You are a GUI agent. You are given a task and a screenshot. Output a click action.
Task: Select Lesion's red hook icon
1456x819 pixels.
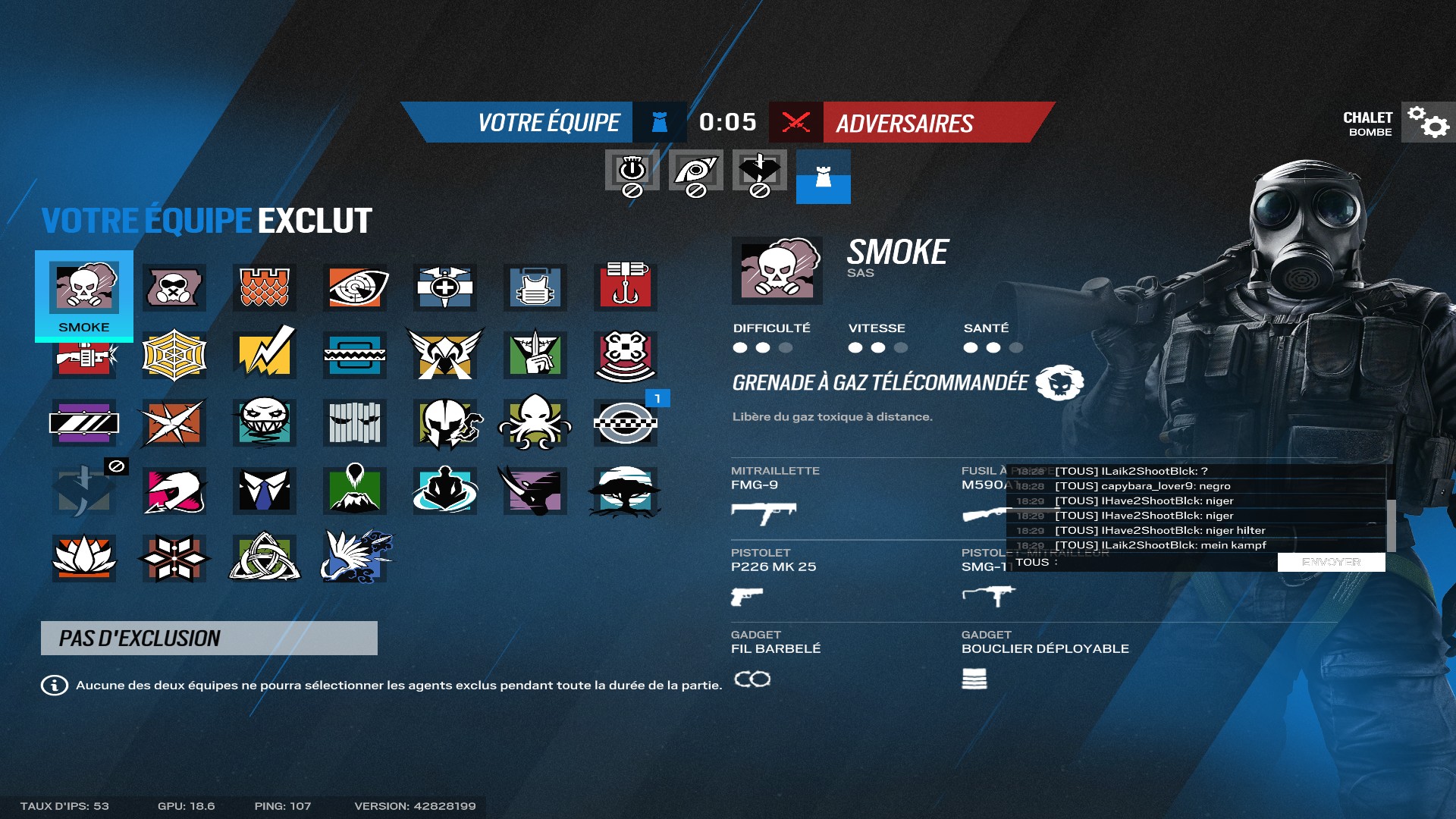625,288
